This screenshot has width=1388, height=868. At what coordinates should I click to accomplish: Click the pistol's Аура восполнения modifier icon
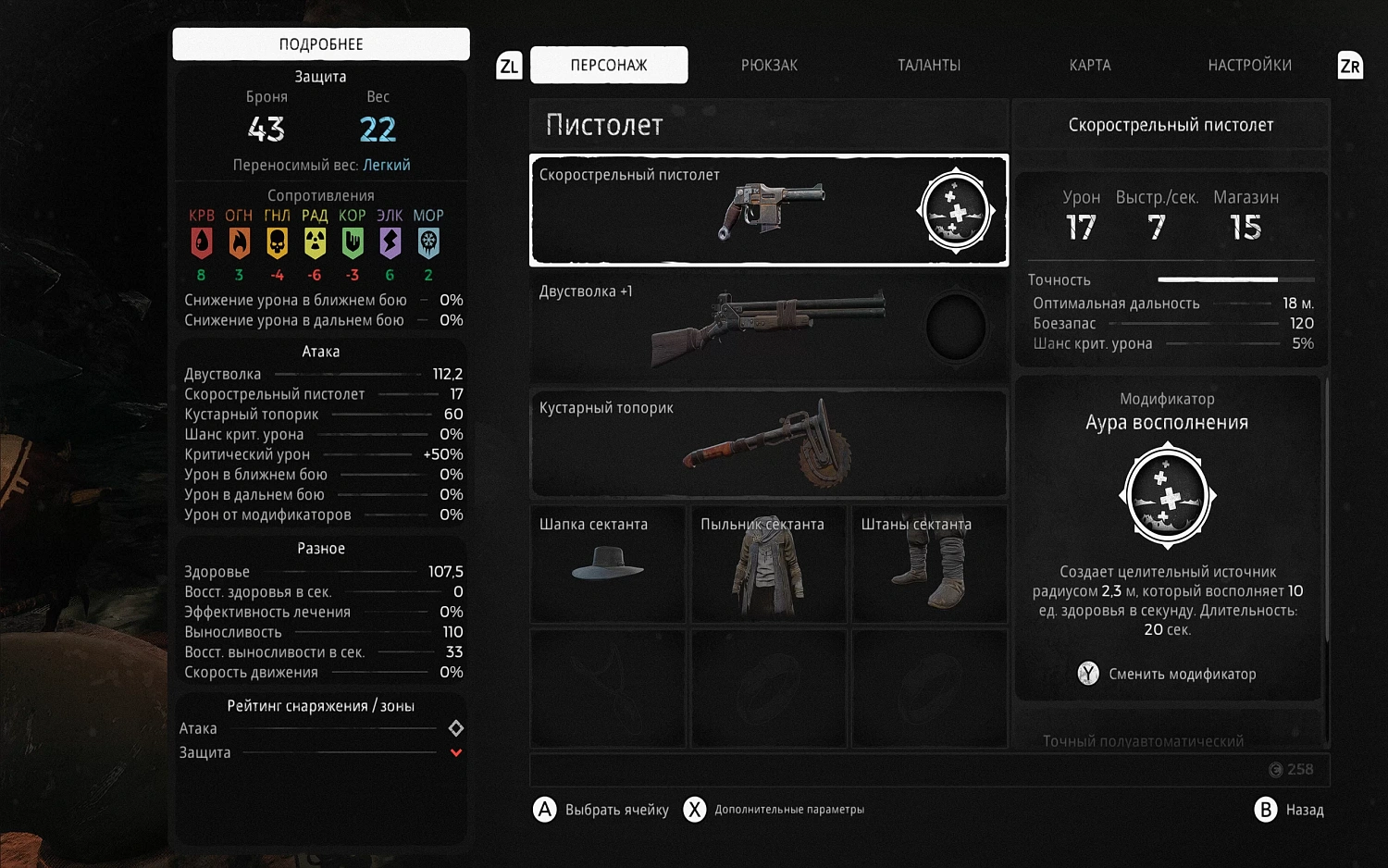pyautogui.click(x=956, y=210)
